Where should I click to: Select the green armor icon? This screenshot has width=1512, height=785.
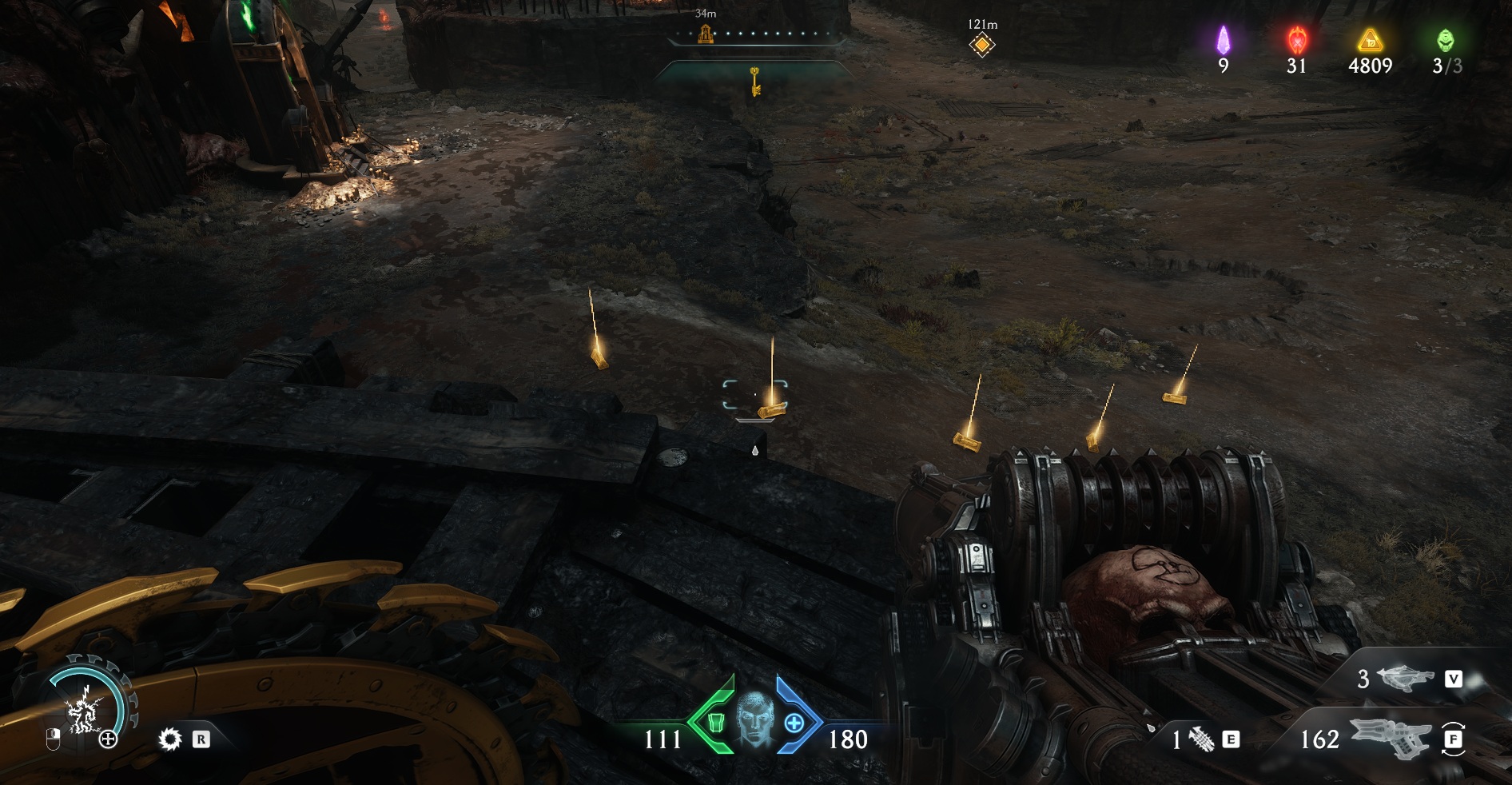click(716, 723)
